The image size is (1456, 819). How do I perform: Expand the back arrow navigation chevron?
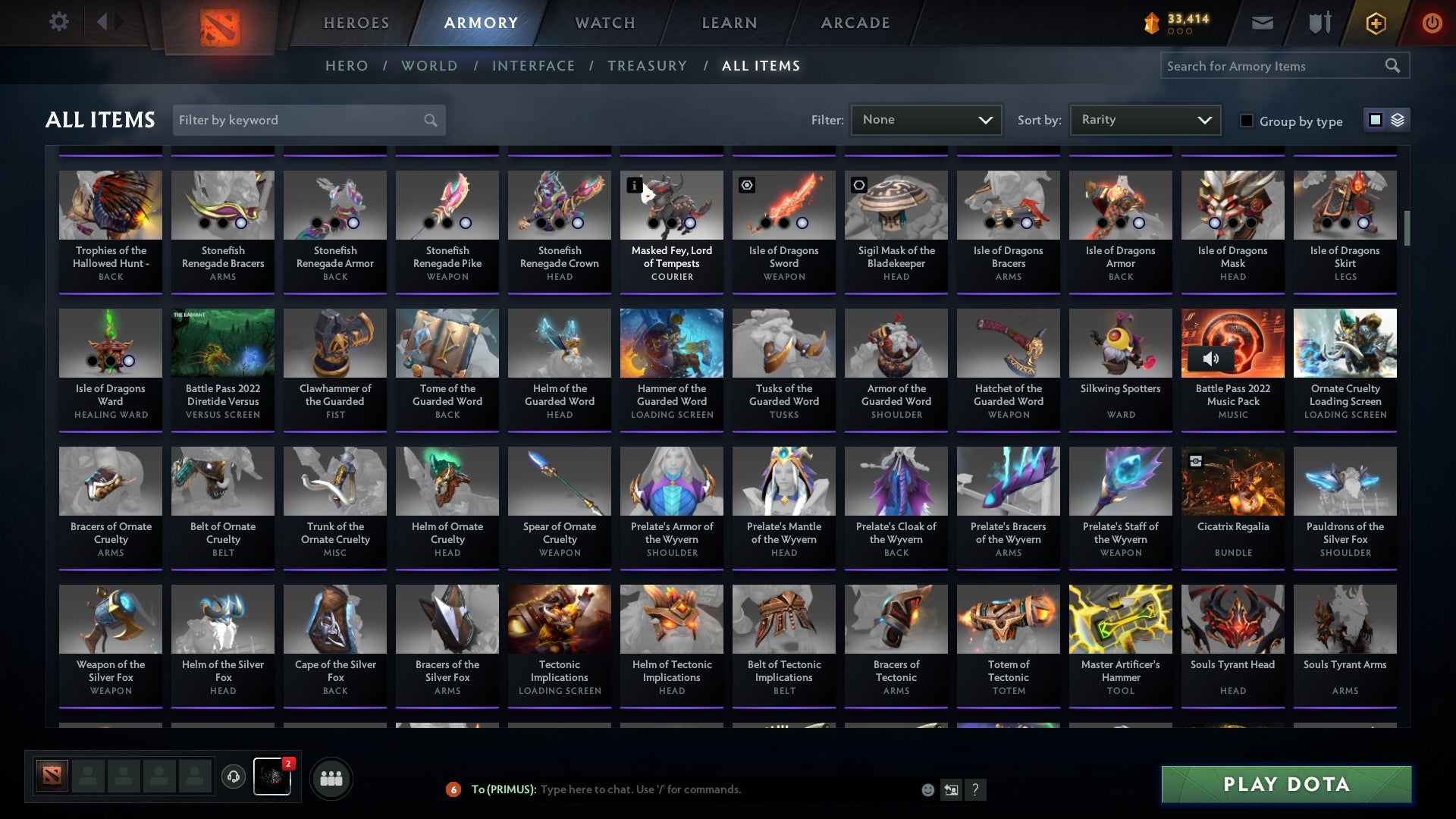click(104, 22)
